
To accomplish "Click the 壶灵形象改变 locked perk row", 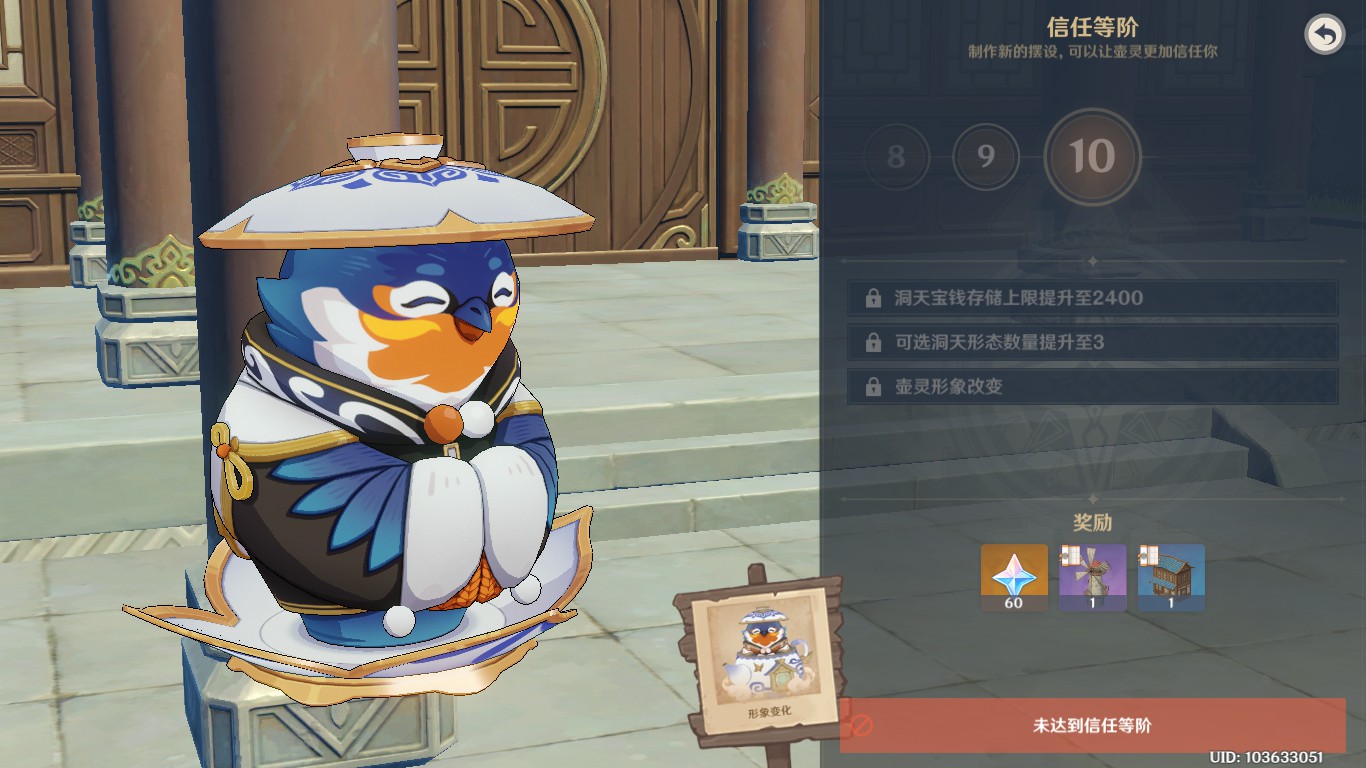I will point(1092,387).
